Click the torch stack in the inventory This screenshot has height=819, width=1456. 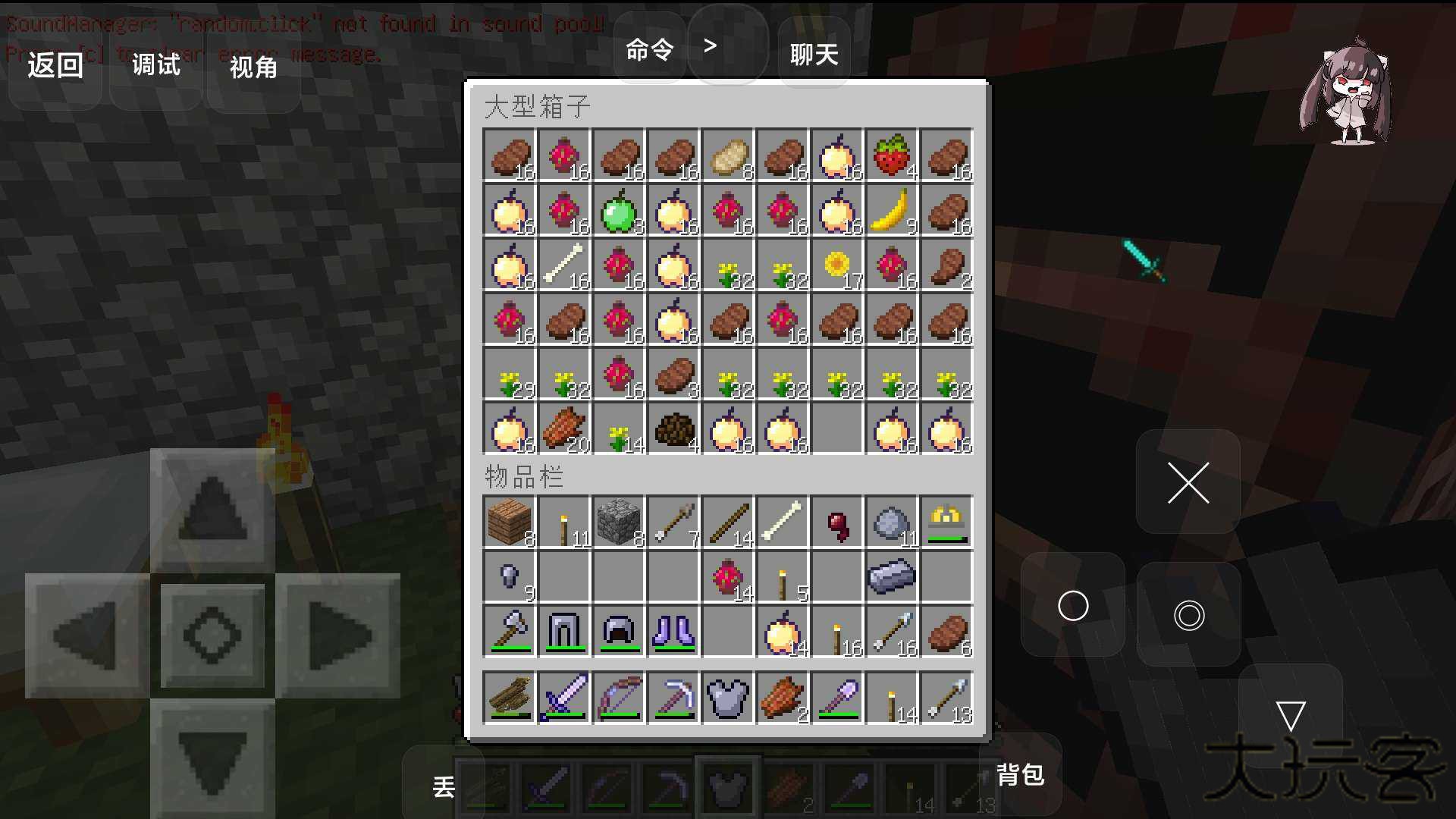click(x=564, y=522)
